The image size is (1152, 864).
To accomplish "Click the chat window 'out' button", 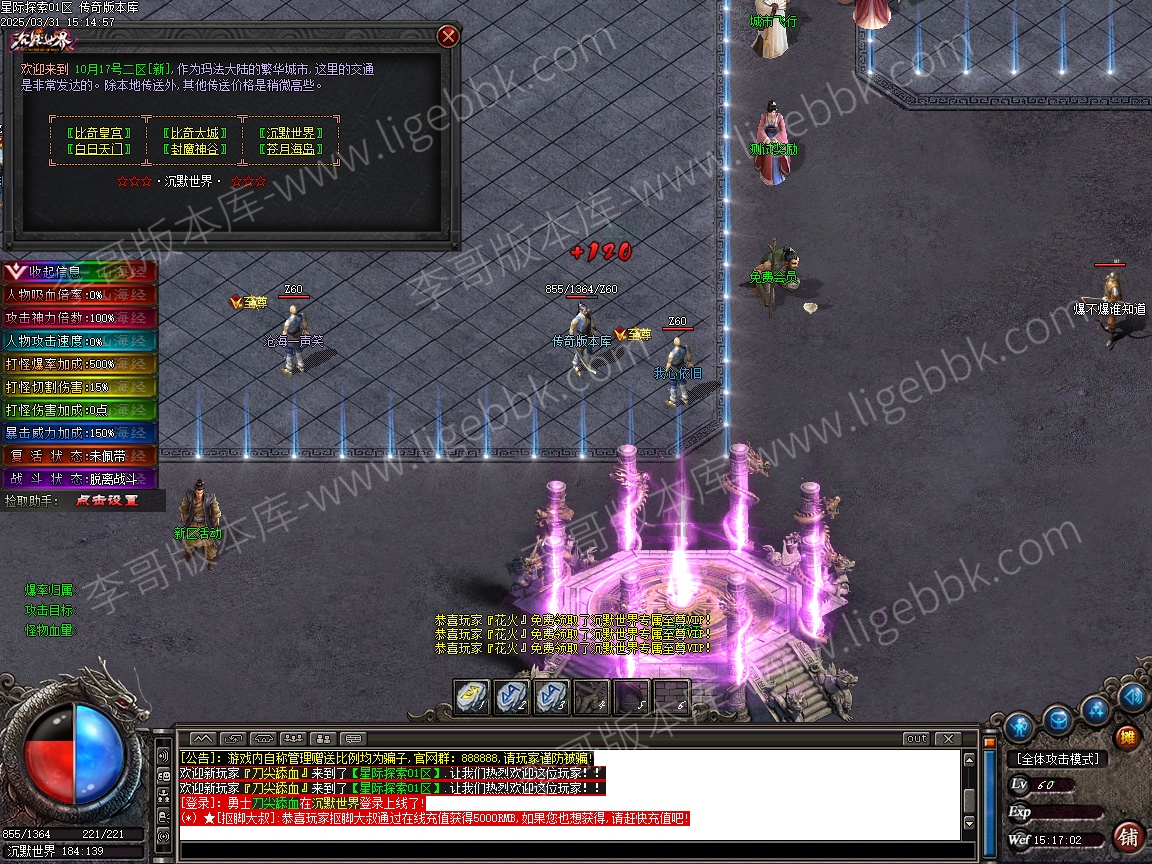I will [916, 739].
